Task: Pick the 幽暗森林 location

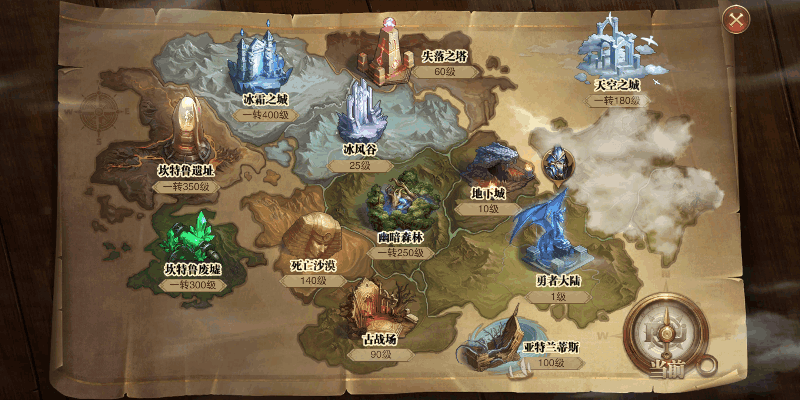Action: [401, 205]
